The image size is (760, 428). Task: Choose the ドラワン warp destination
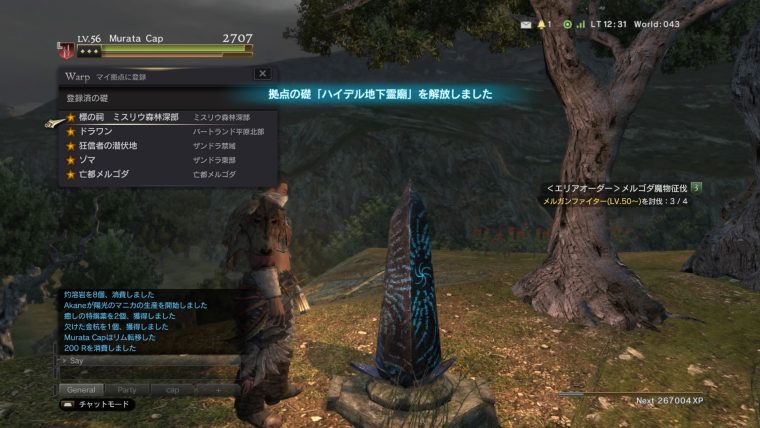tap(96, 131)
